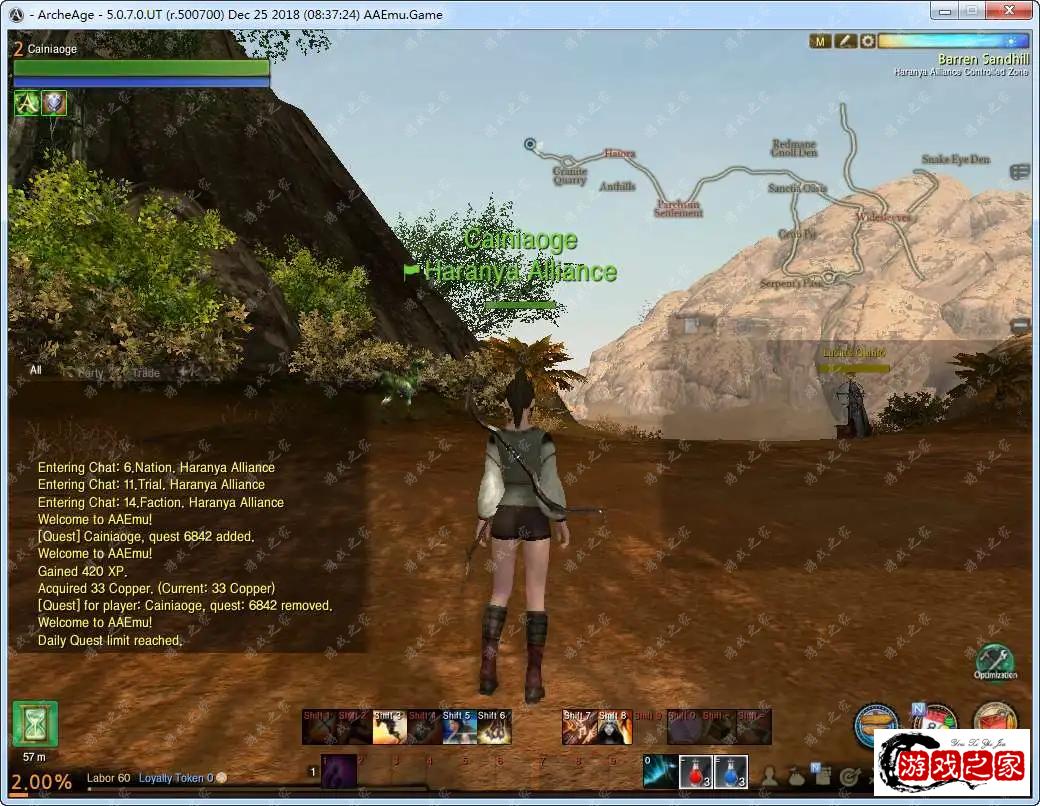This screenshot has width=1040, height=806.
Task: Use the red health potion slot
Action: pyautogui.click(x=696, y=771)
